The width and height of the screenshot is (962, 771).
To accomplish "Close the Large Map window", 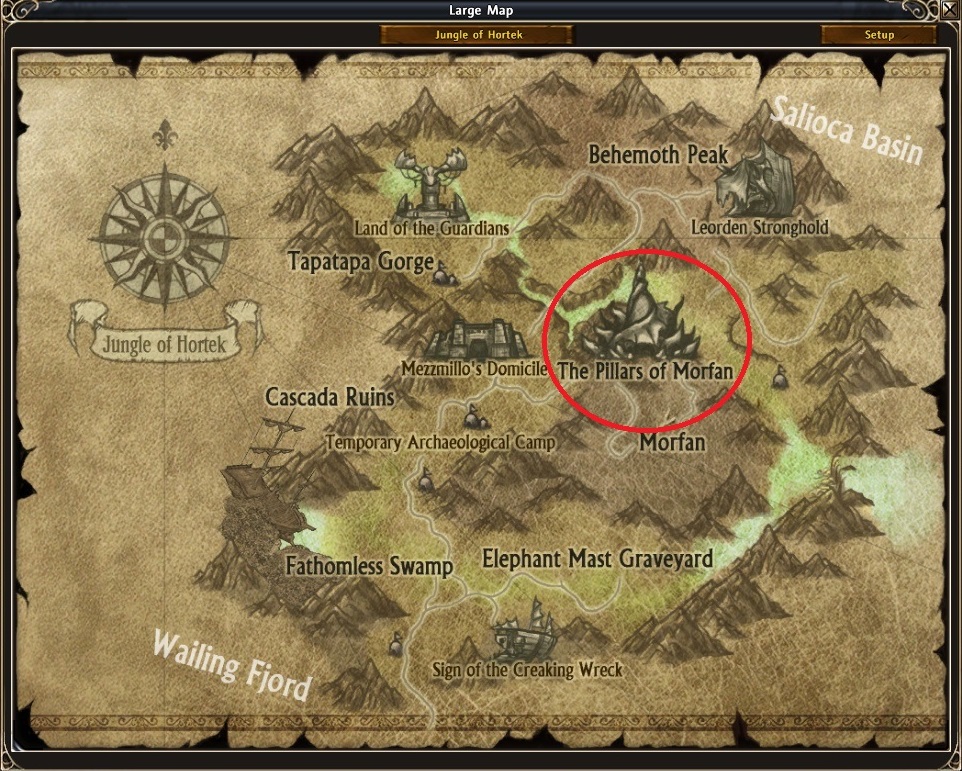I will click(949, 11).
